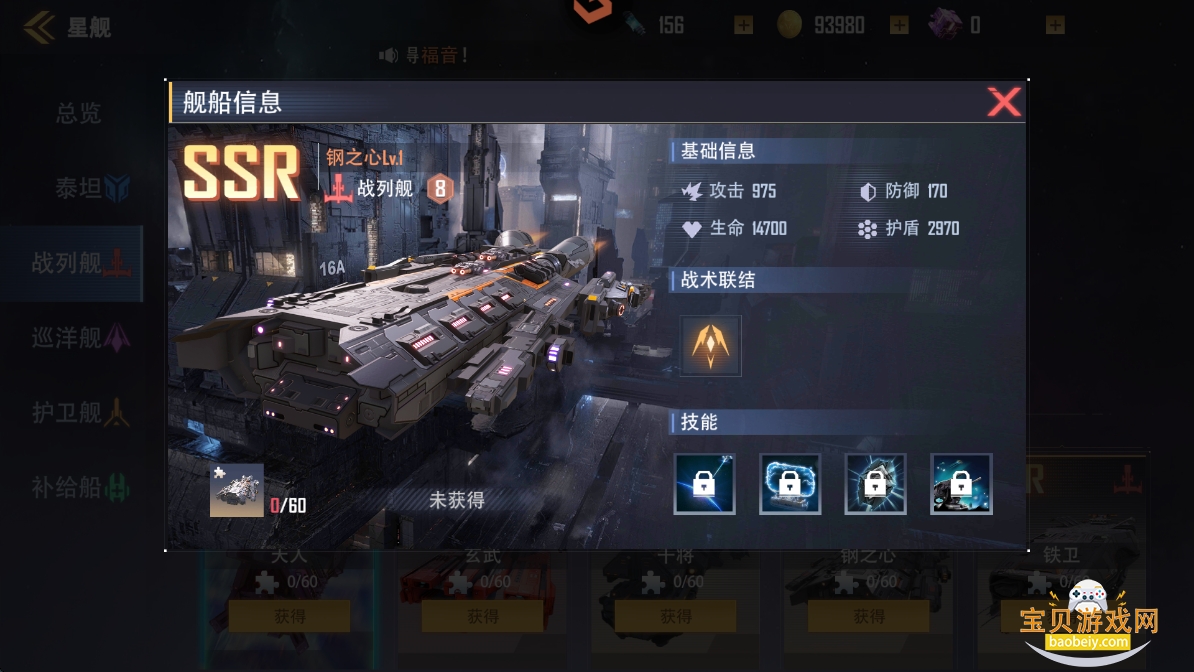
Task: Select the locked planet laser beam skill
Action: (705, 484)
